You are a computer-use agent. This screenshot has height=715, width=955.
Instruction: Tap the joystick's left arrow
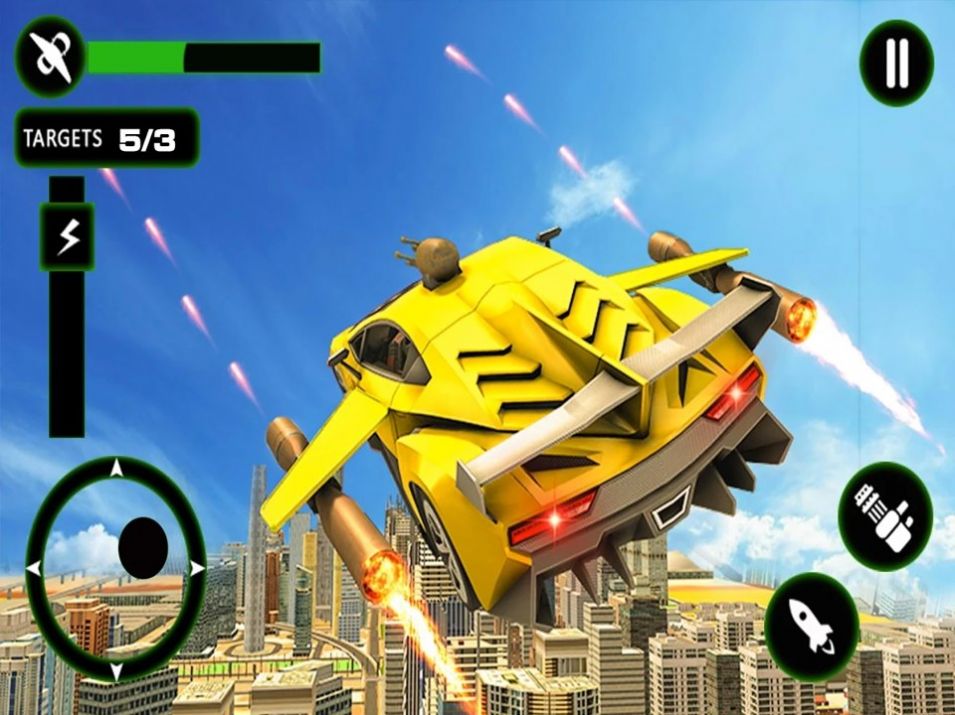(34, 568)
